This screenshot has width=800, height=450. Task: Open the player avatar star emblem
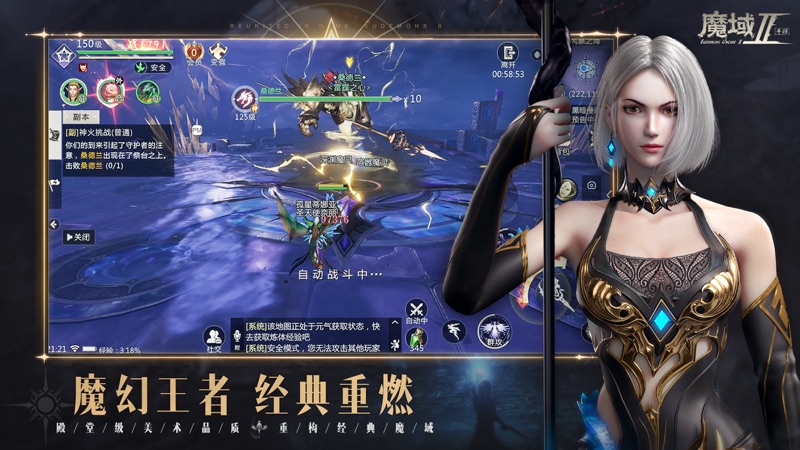click(x=65, y=54)
